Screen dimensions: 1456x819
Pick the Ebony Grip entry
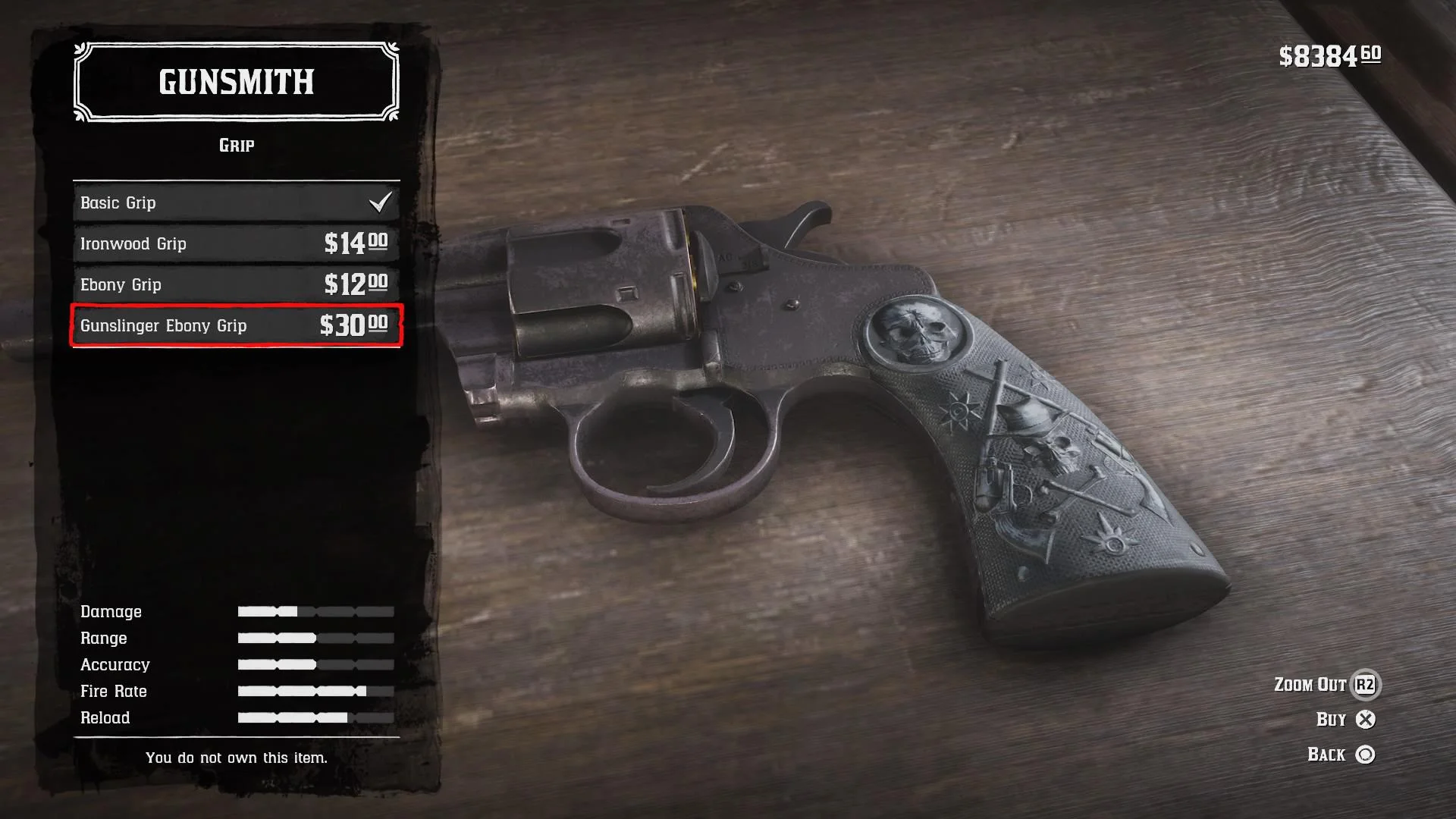(x=236, y=284)
